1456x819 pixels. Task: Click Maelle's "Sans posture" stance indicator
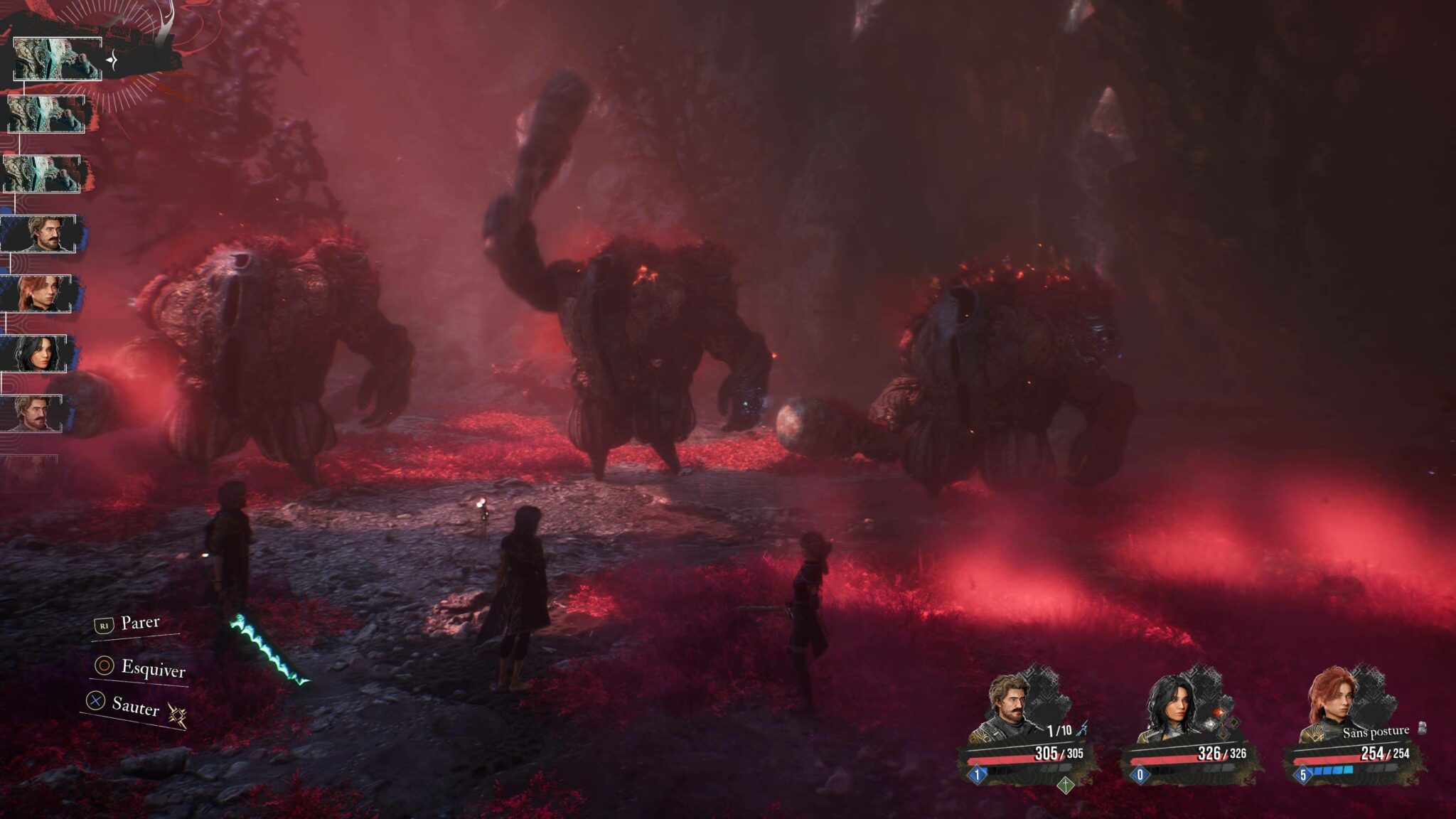(1376, 731)
